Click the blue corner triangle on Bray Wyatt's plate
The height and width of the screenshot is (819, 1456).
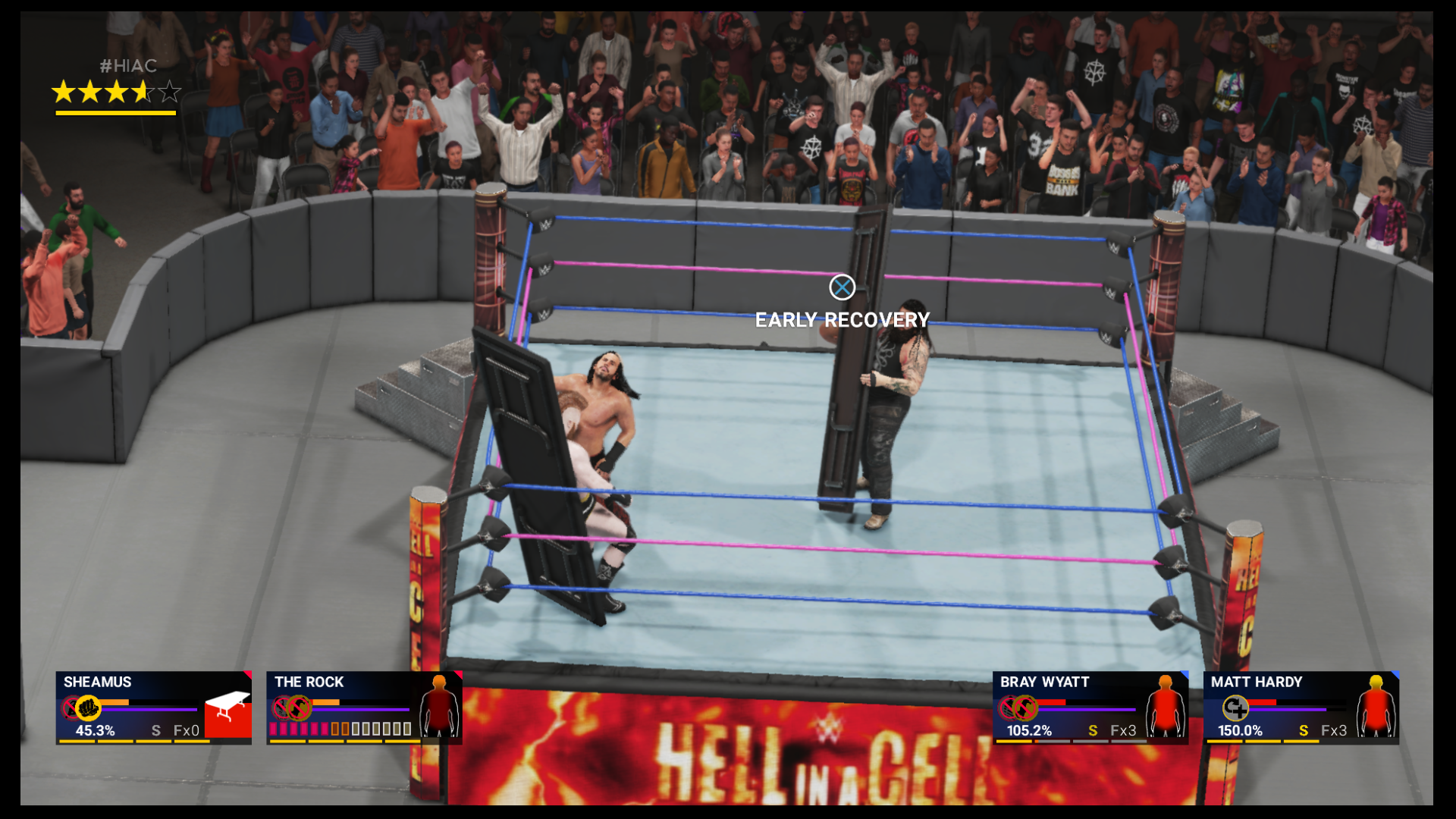[1184, 673]
